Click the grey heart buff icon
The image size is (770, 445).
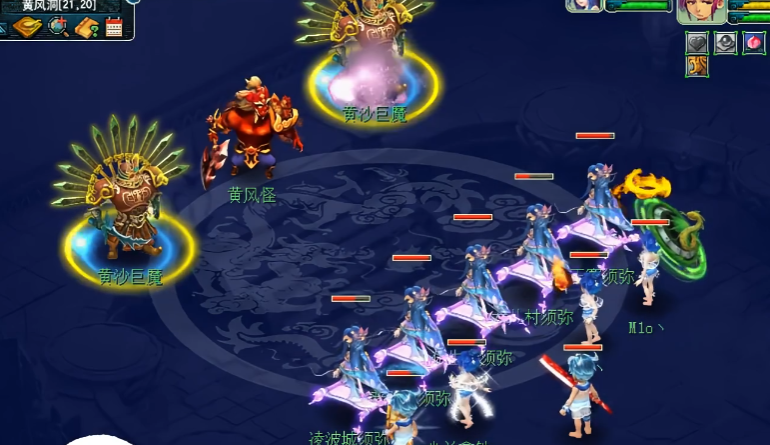click(697, 43)
